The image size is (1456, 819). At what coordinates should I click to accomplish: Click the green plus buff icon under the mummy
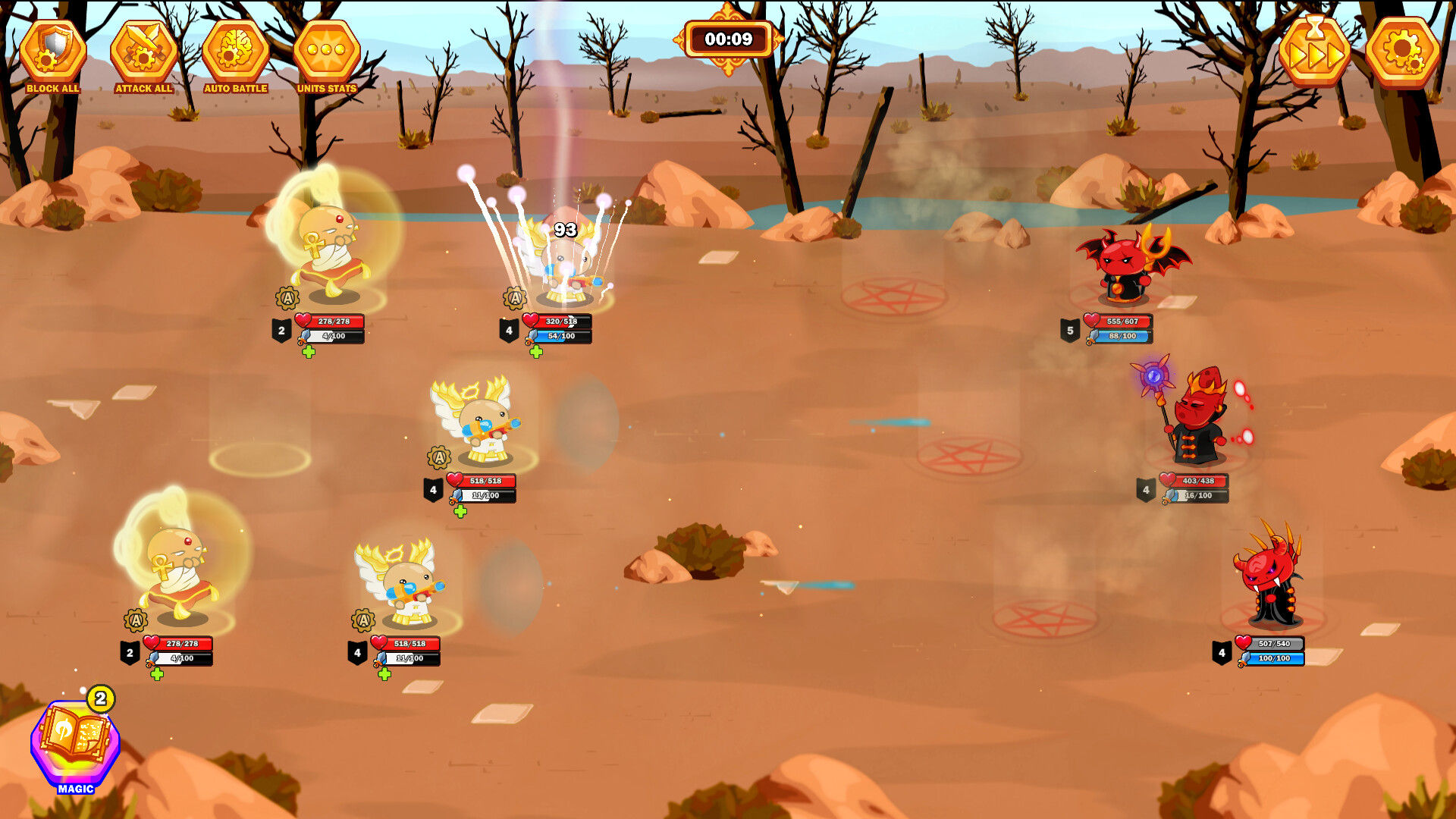pos(308,352)
